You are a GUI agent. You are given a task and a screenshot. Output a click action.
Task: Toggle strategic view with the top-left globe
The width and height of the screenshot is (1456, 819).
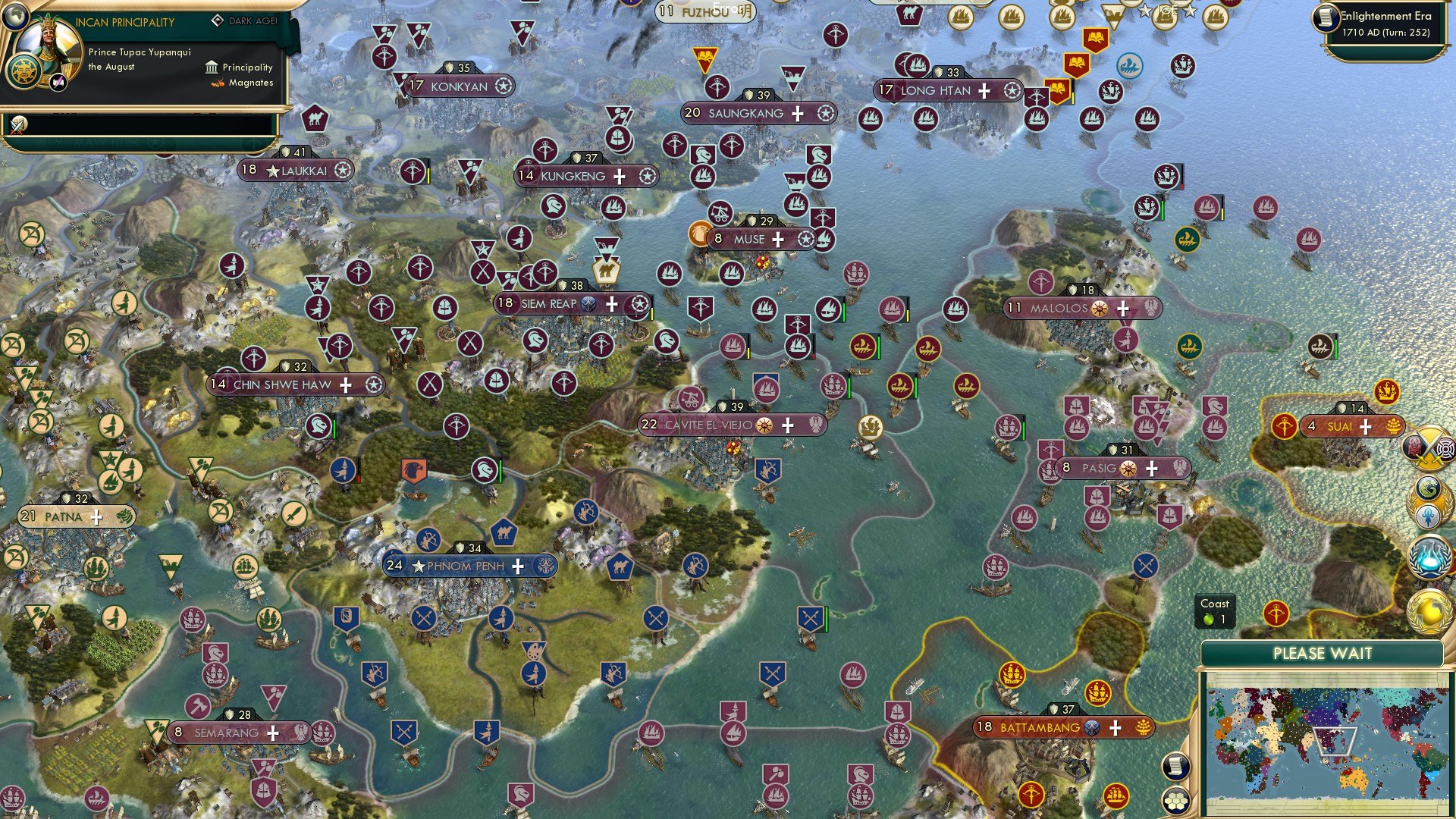17,17
